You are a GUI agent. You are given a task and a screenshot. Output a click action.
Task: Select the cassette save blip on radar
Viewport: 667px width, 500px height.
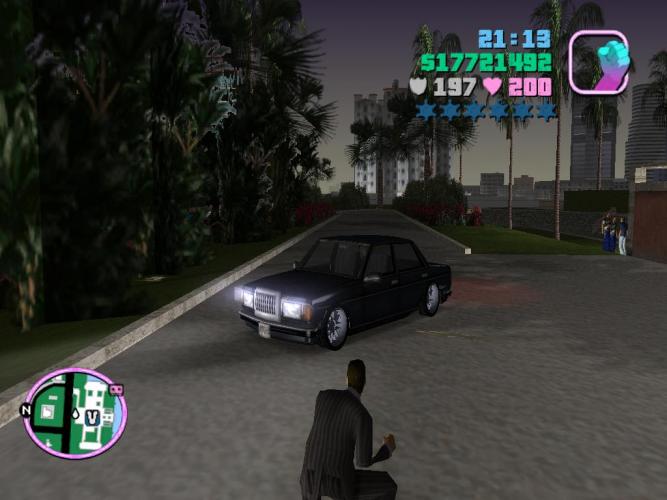tap(115, 389)
